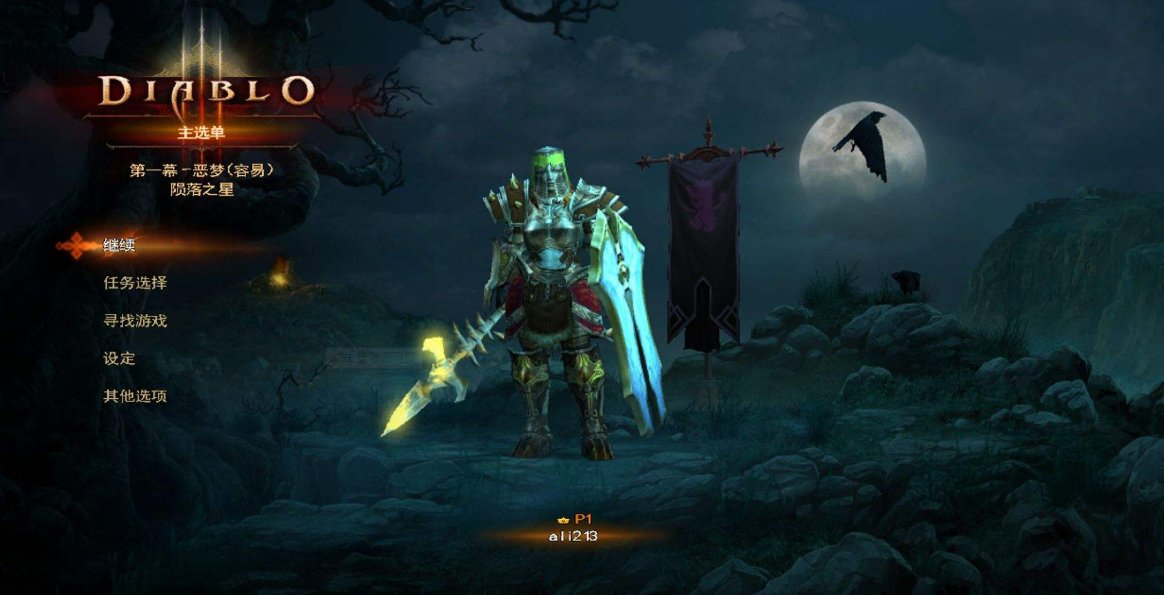Image resolution: width=1164 pixels, height=595 pixels.
Task: Choose 寻找游戏 to find a game
Action: tap(135, 321)
